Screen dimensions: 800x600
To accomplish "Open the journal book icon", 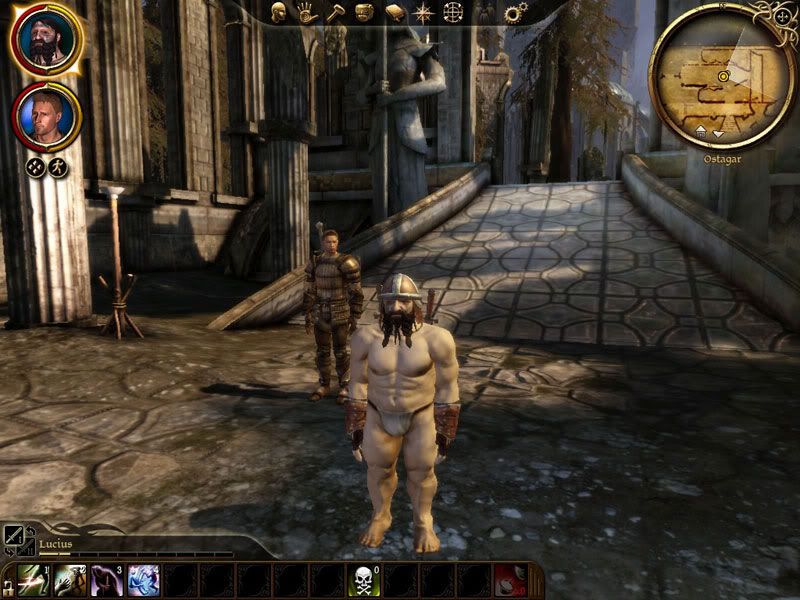I will click(395, 12).
